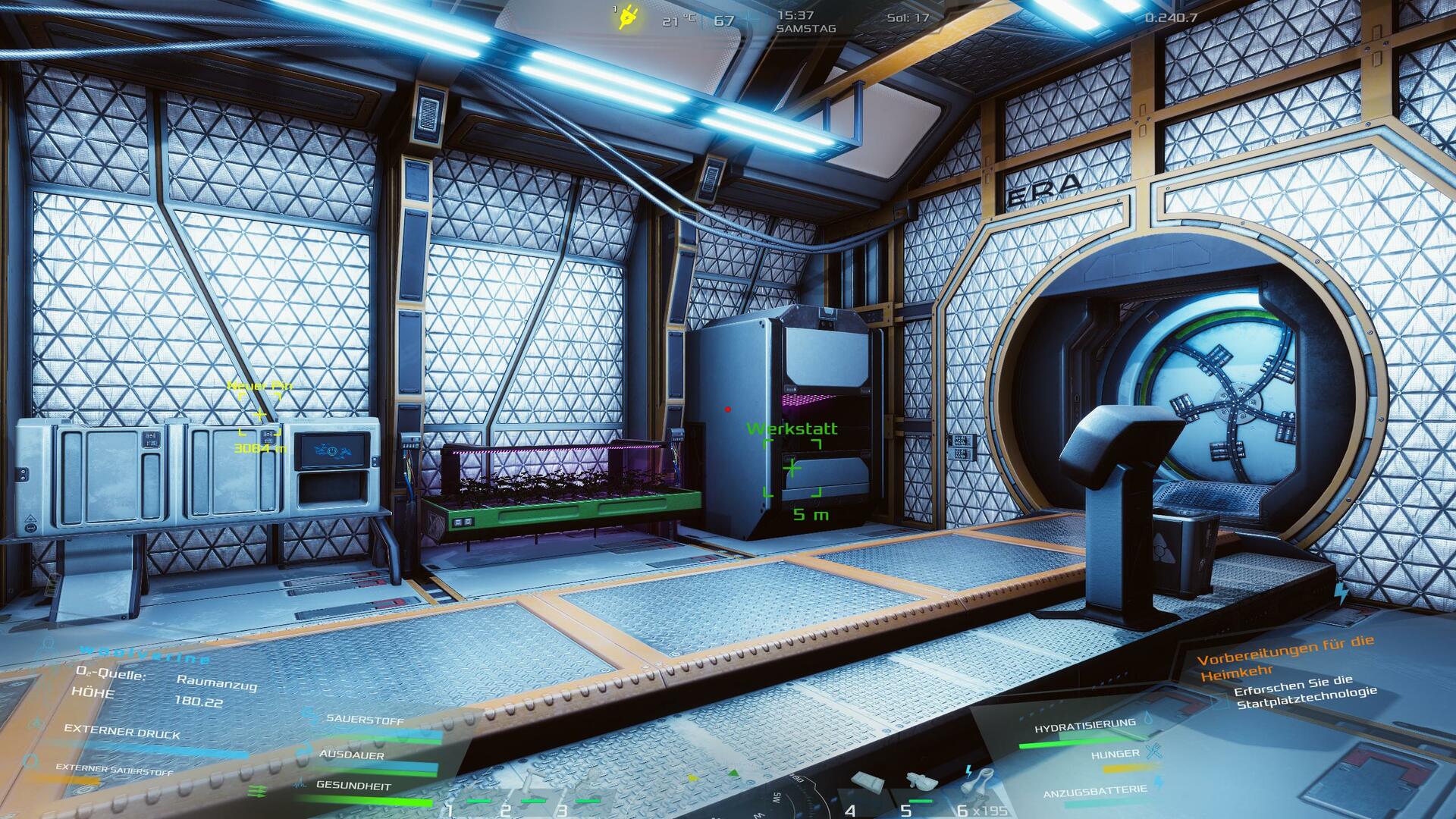This screenshot has width=1456, height=819.
Task: Click the yellow power plug icon
Action: pos(628,16)
